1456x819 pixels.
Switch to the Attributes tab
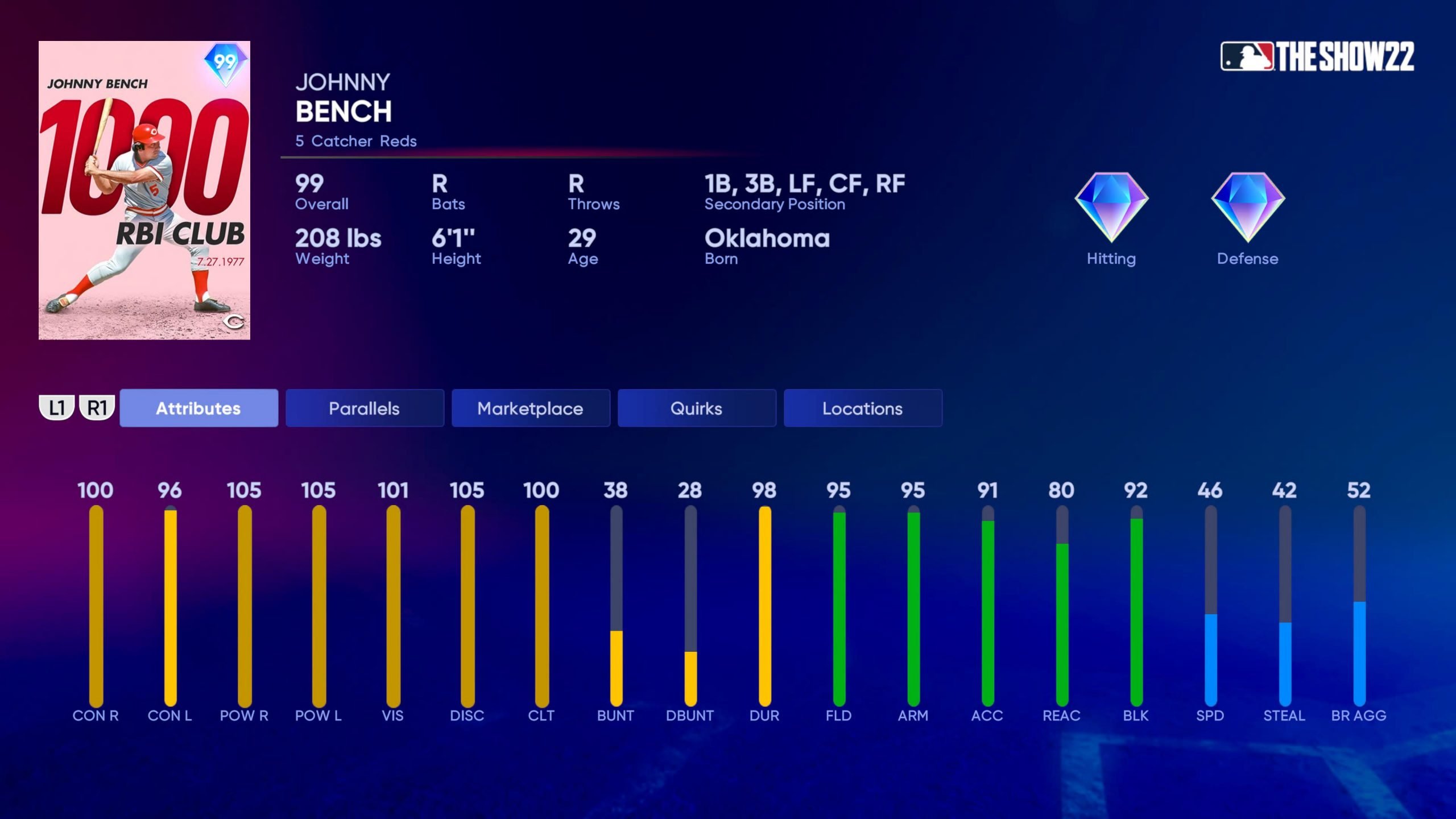point(198,408)
